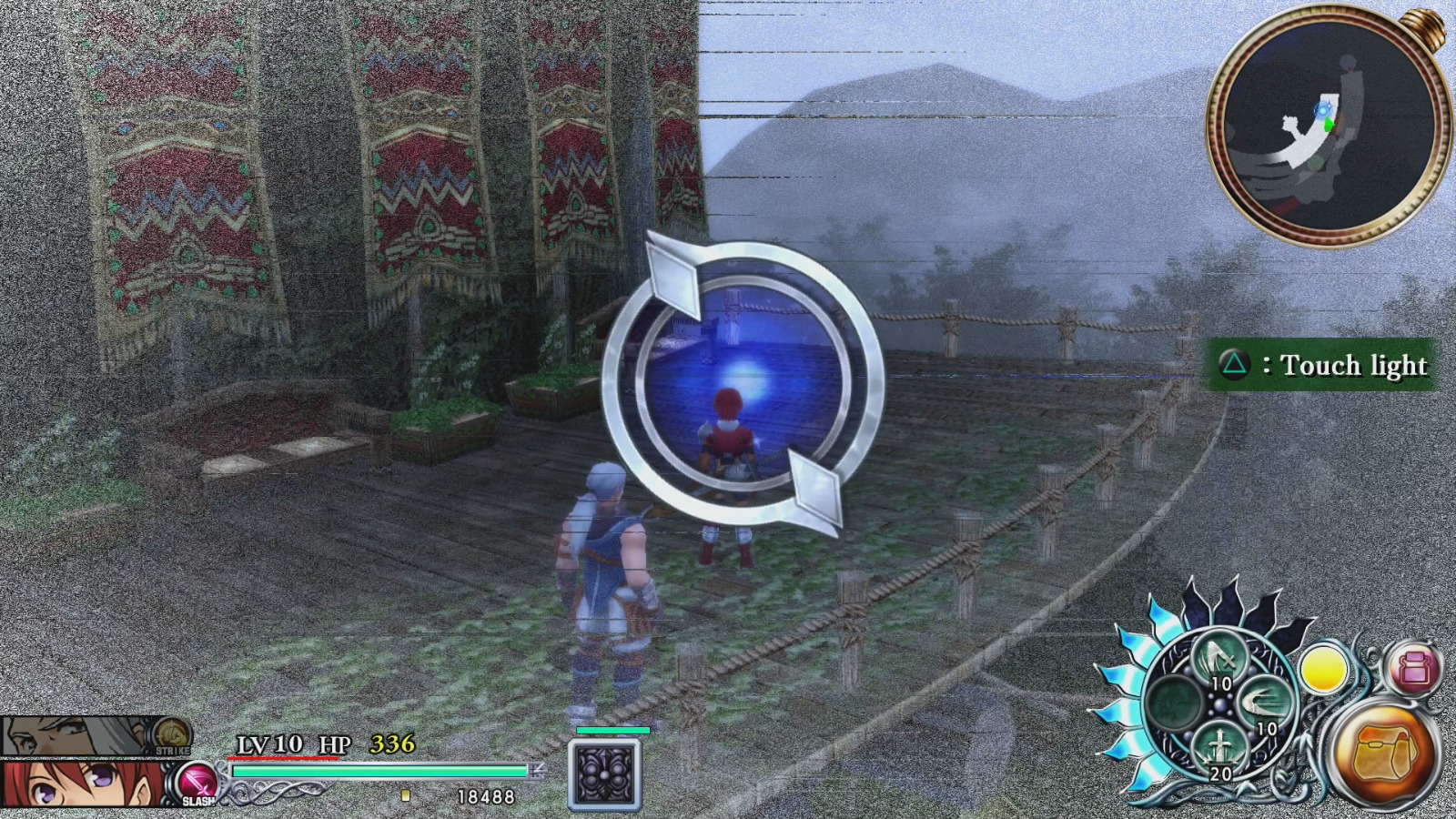Click the green triangle button symbol in the prompt
This screenshot has height=819, width=1456.
[1235, 365]
